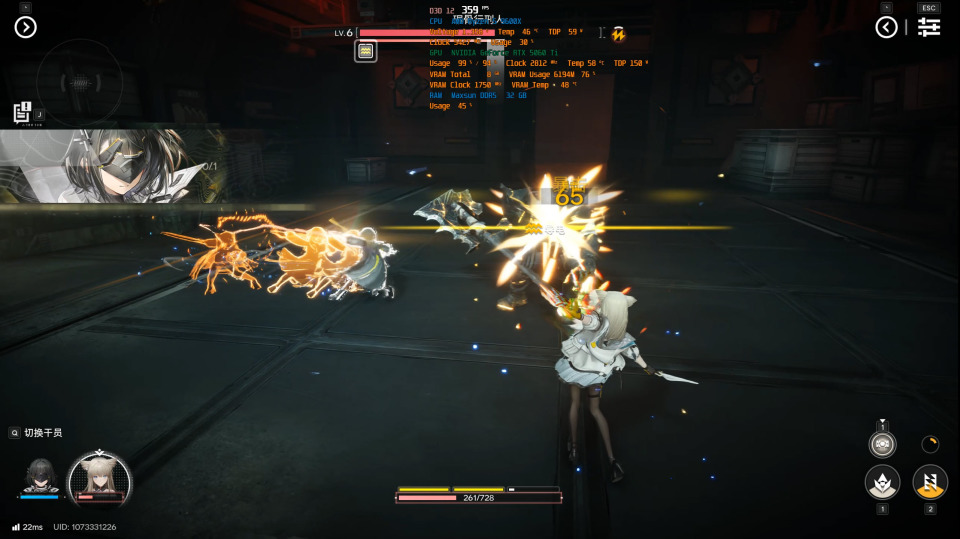Click the right-arrow circle in the top-left corner
The image size is (960, 539).
point(25,27)
